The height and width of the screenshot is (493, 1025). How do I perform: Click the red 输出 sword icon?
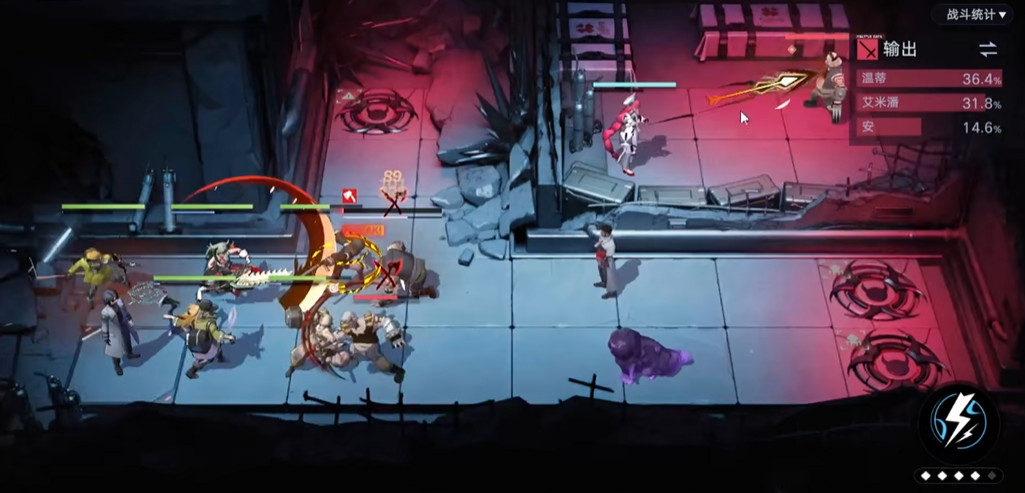(x=868, y=49)
